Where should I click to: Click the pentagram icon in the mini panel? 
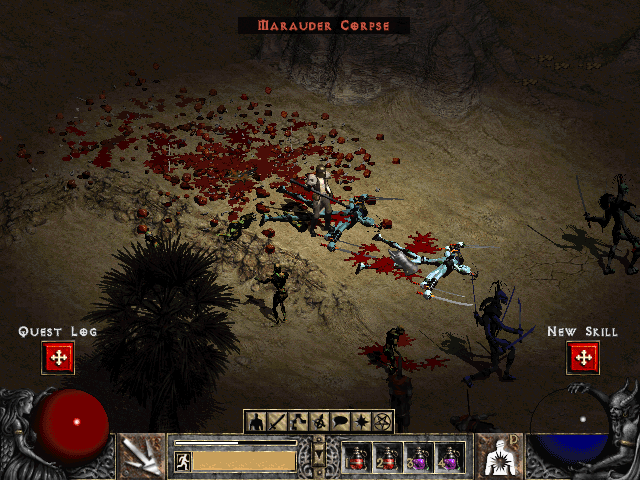(x=382, y=421)
